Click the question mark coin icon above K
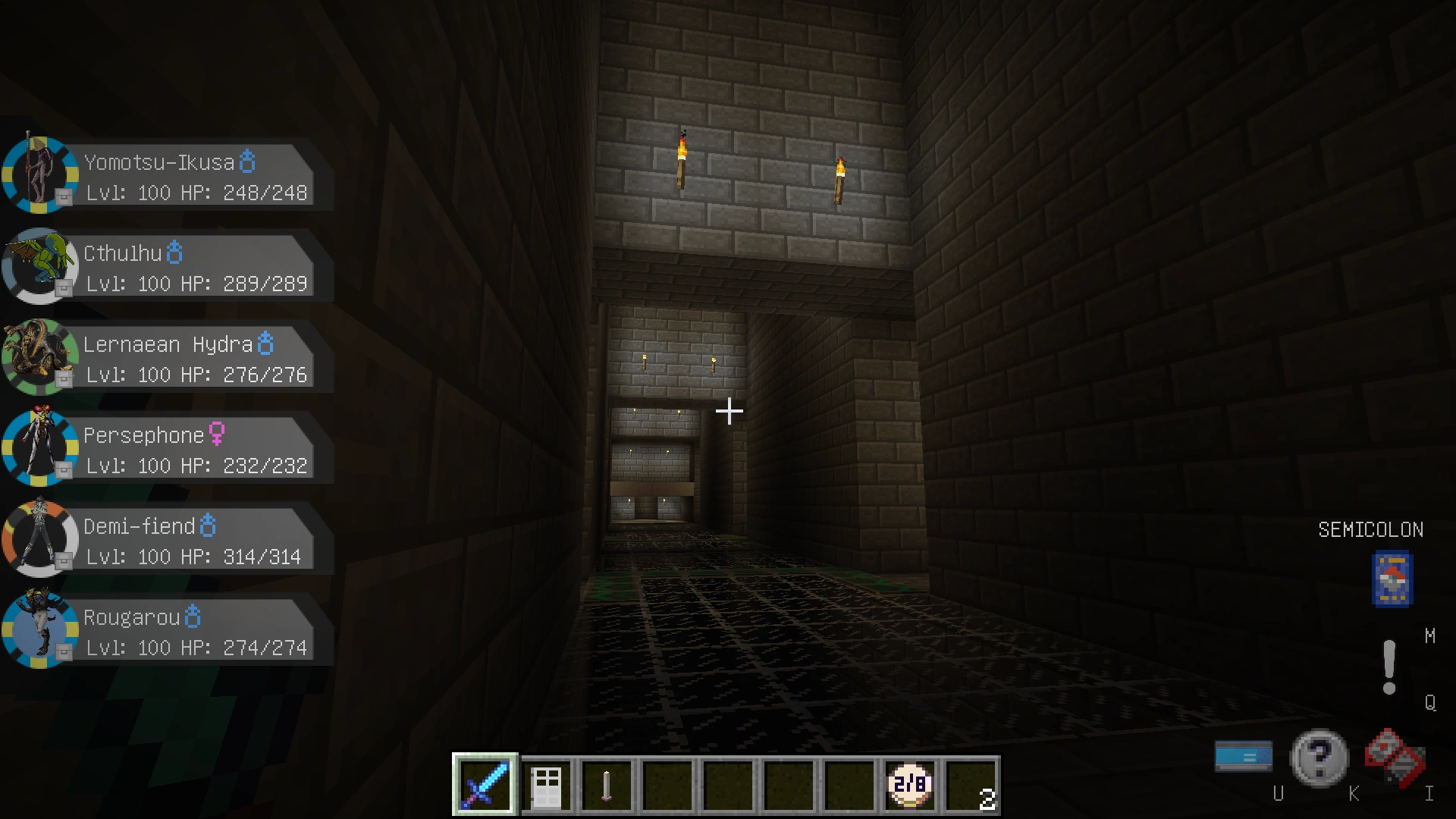Screen dimensions: 1456x819 [x=1319, y=756]
